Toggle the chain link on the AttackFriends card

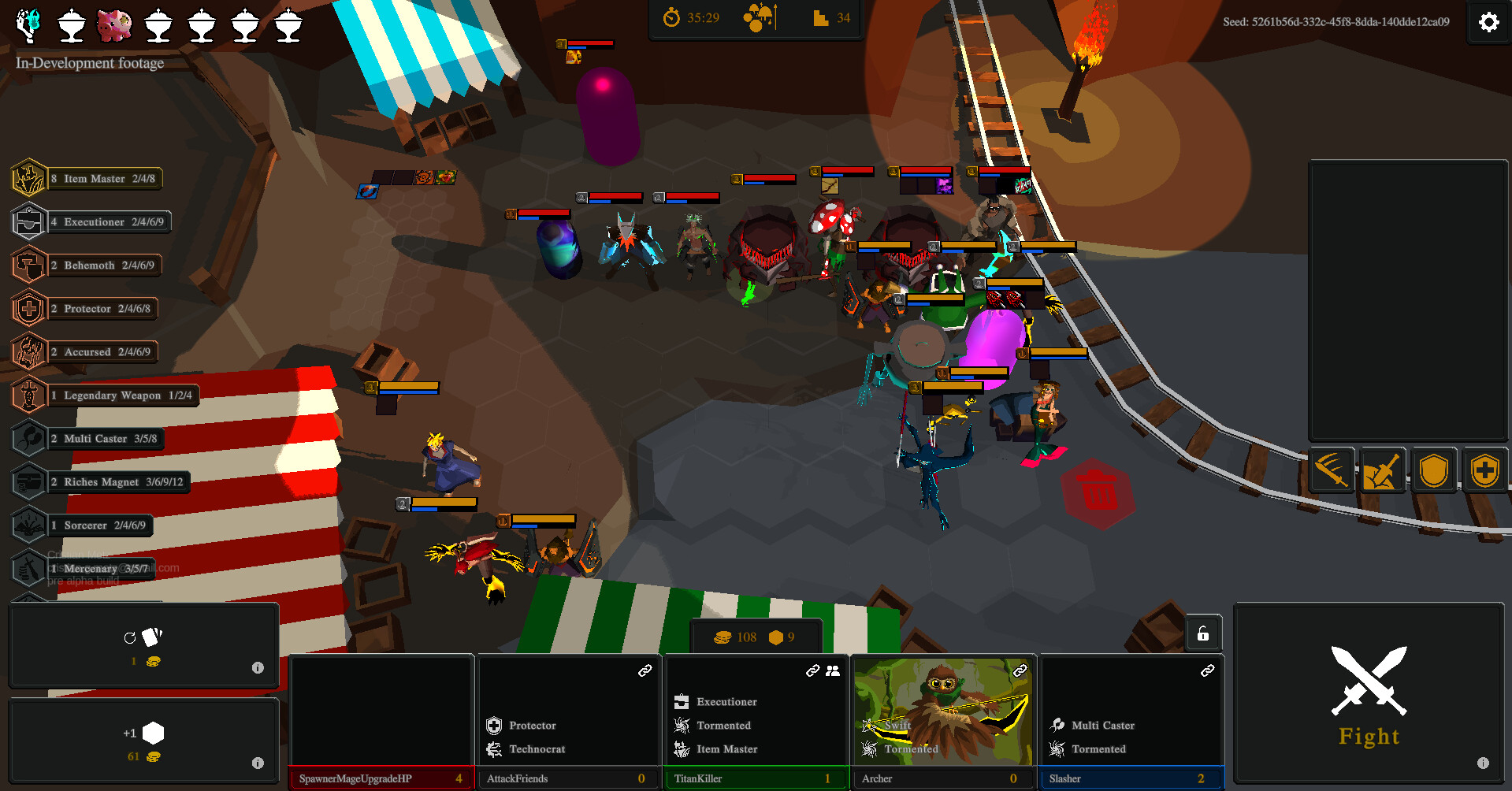645,669
